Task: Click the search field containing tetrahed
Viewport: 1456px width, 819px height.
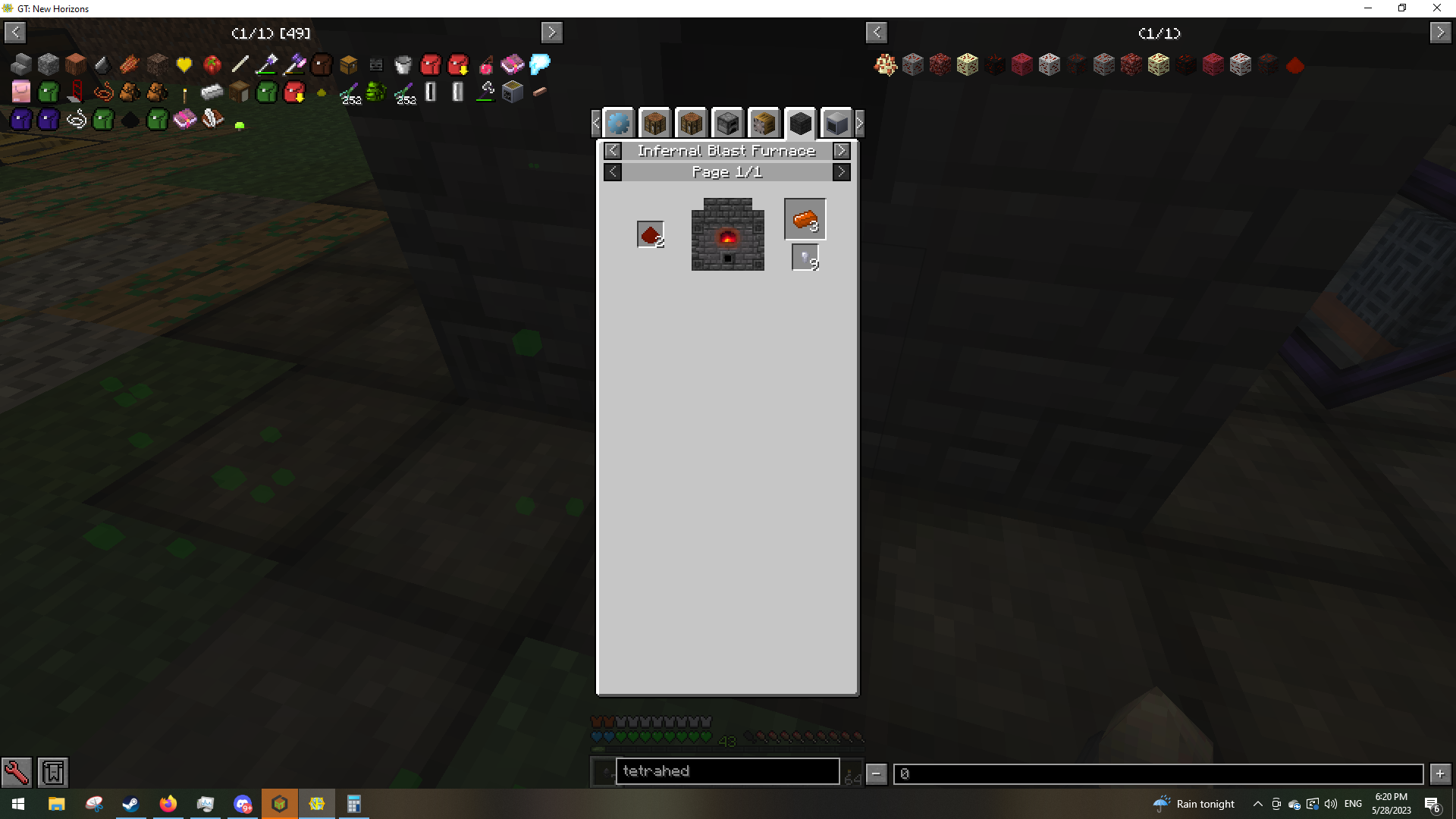Action: (x=727, y=770)
